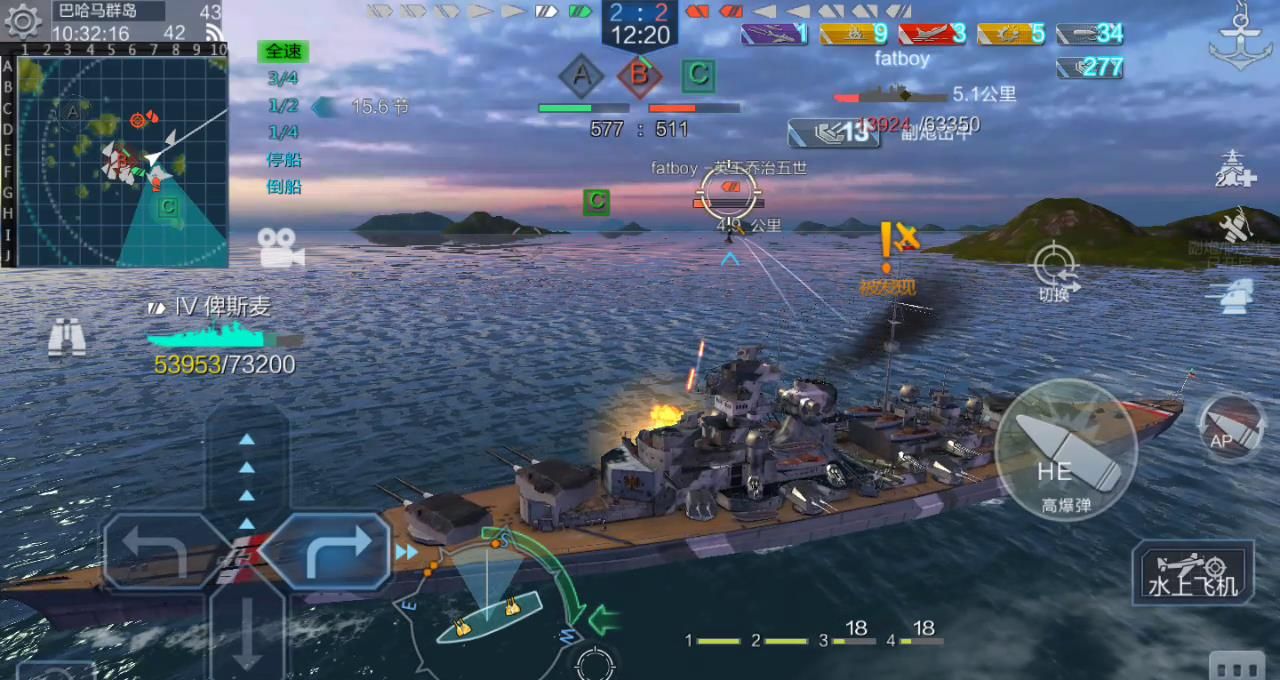
Task: Choose 倒船 reverse throttle
Action: tap(283, 187)
